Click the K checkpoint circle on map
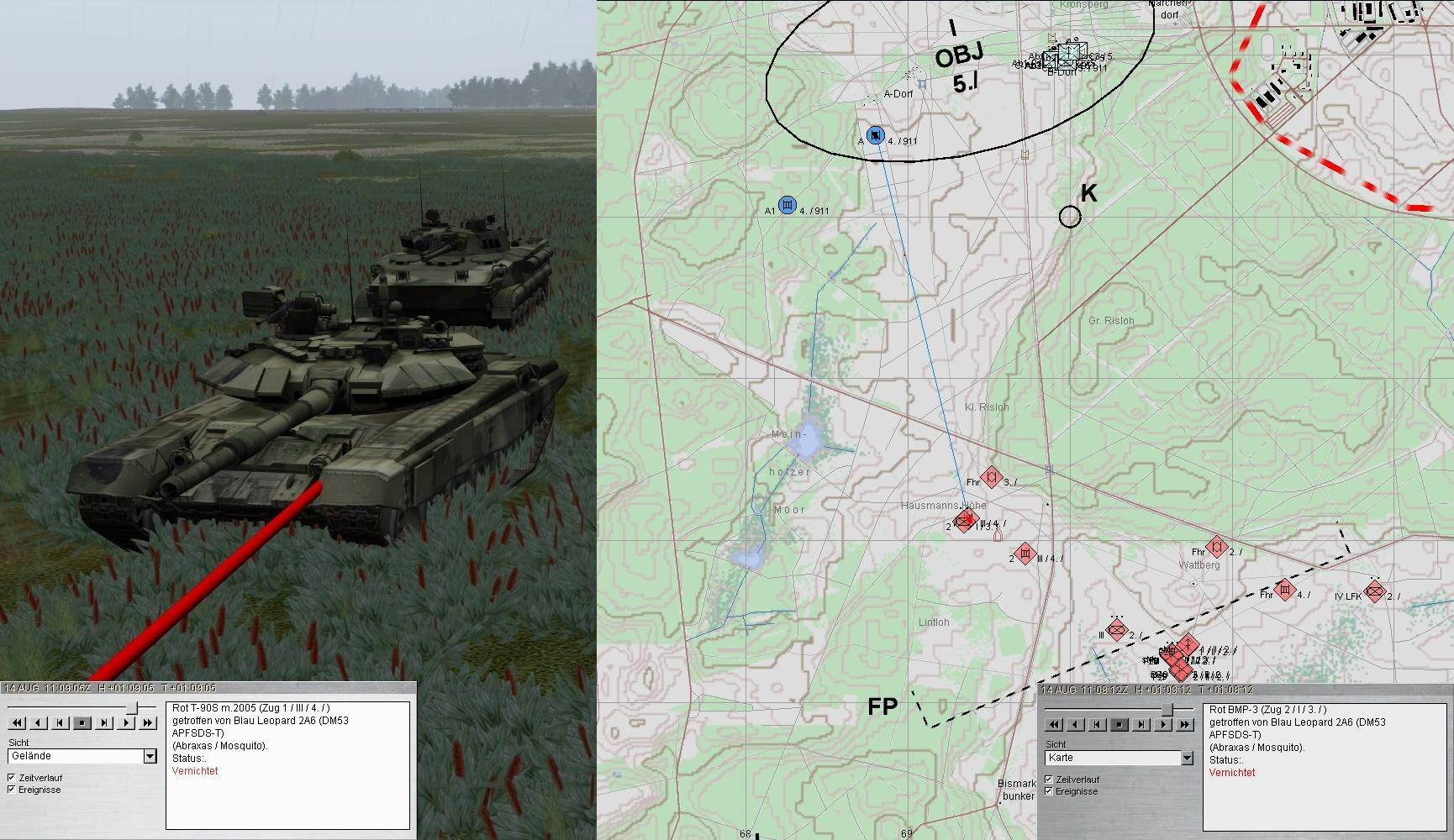 1070,217
